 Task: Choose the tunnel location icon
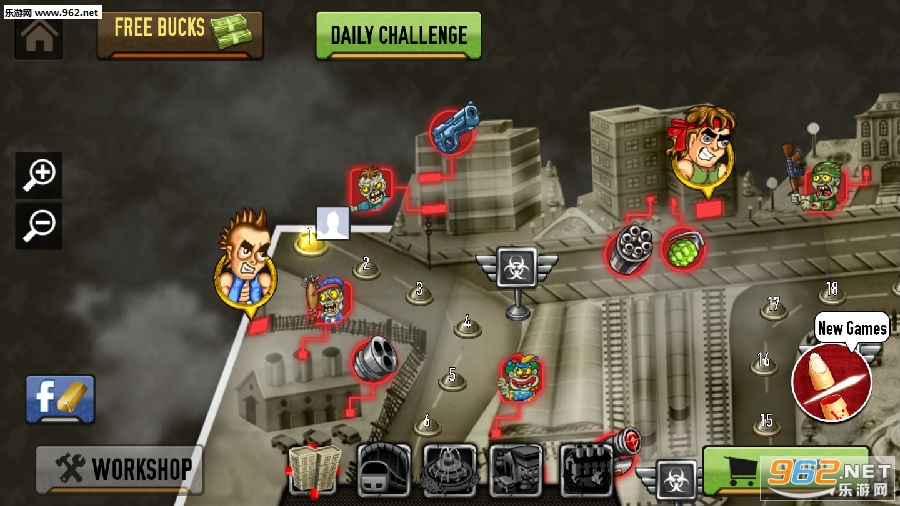pos(382,469)
